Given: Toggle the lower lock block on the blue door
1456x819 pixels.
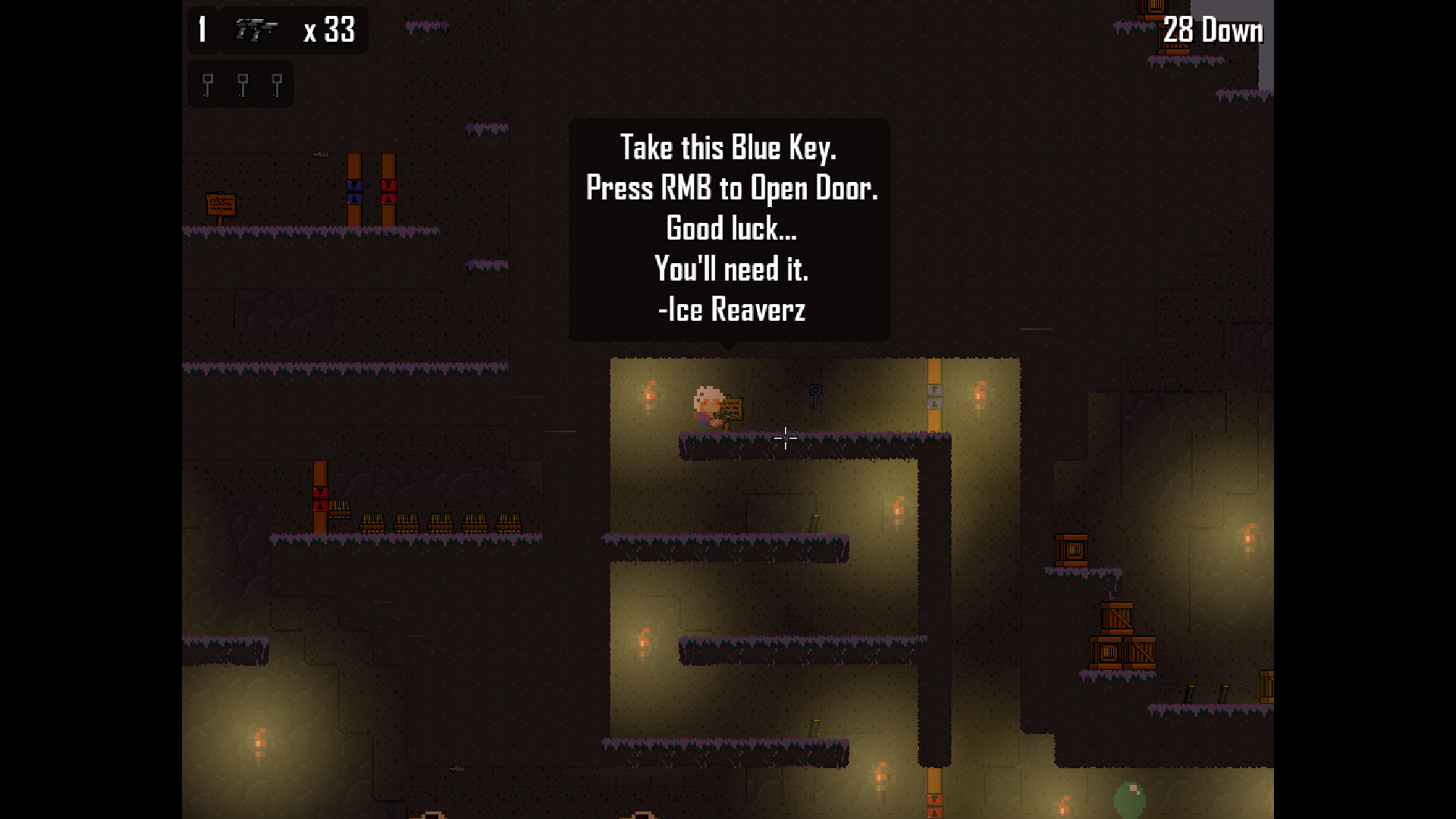Looking at the screenshot, I should (x=354, y=199).
